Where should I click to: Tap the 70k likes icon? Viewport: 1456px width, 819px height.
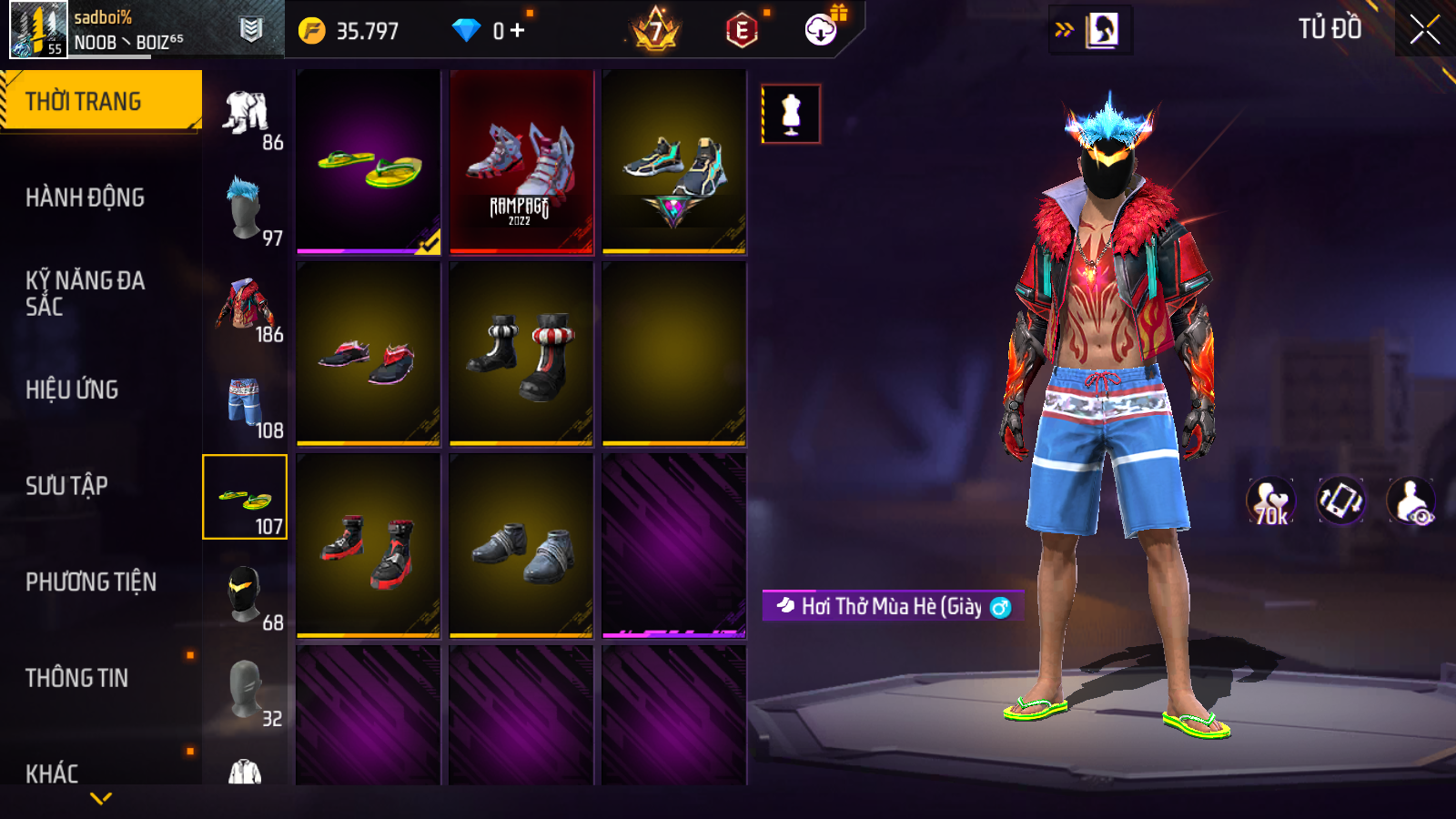[x=1270, y=501]
